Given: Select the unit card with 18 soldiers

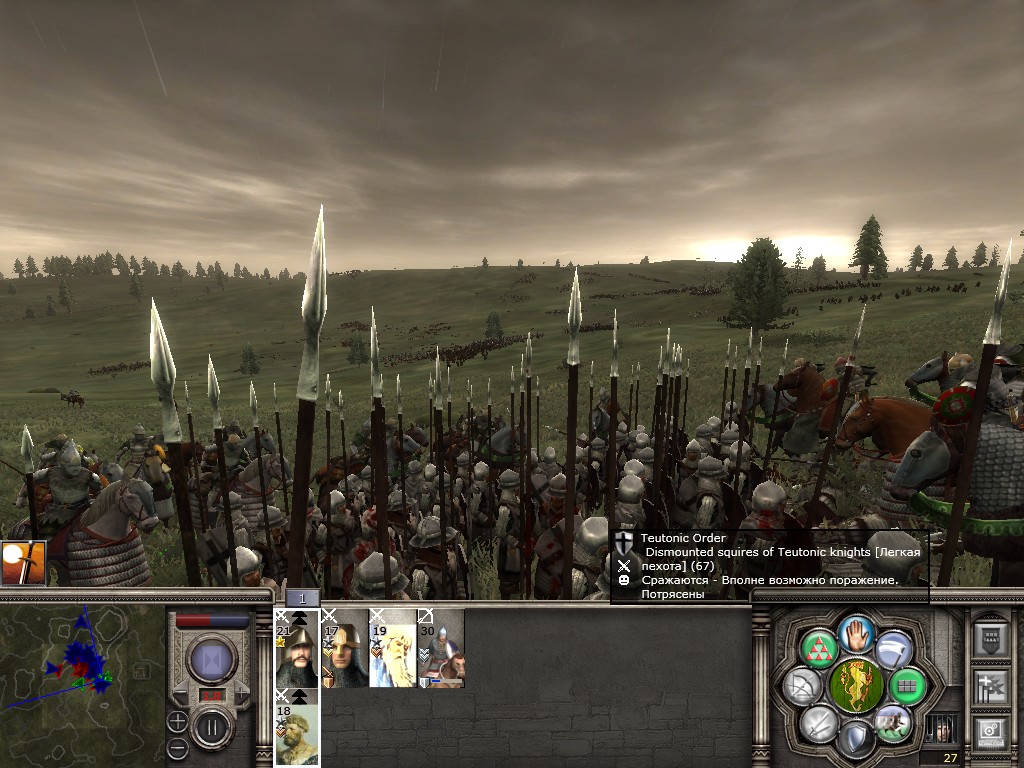Looking at the screenshot, I should point(297,727).
